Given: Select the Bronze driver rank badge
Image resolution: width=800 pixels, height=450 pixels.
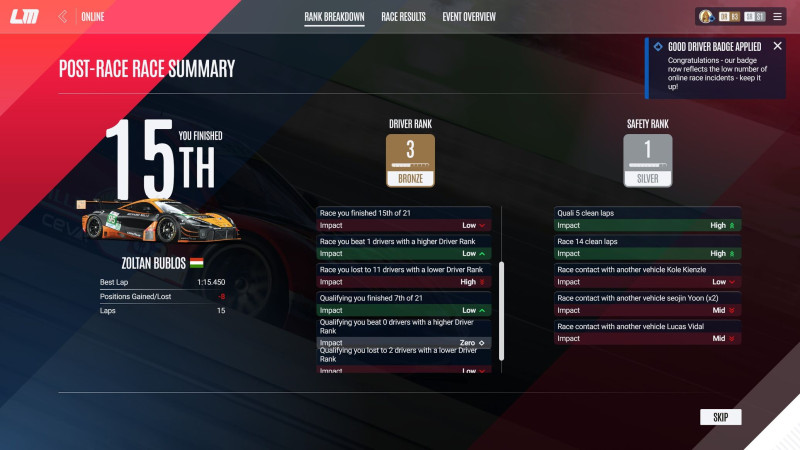Looking at the screenshot, I should pos(410,161).
